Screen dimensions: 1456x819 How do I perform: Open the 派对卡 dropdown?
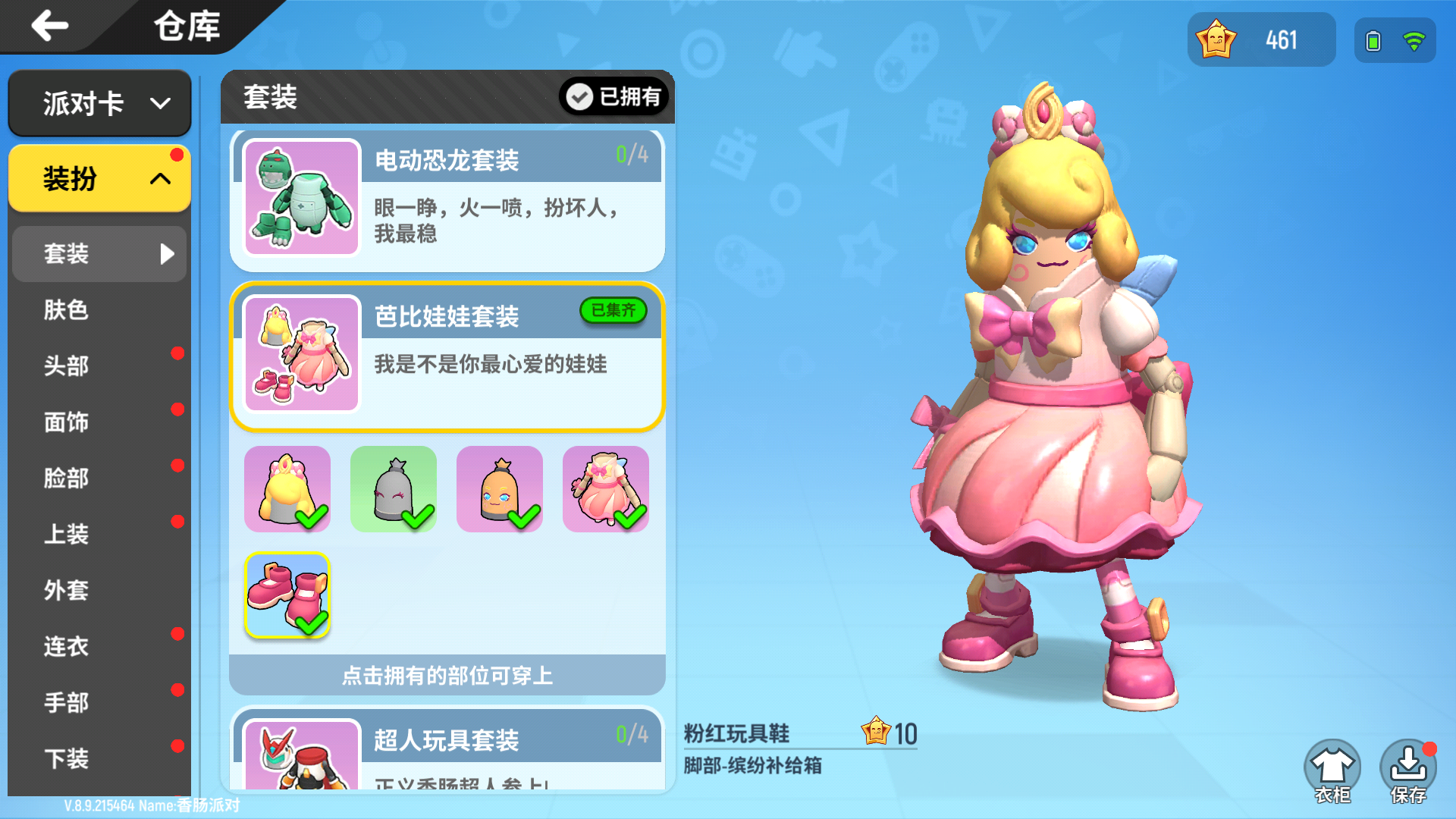[99, 103]
